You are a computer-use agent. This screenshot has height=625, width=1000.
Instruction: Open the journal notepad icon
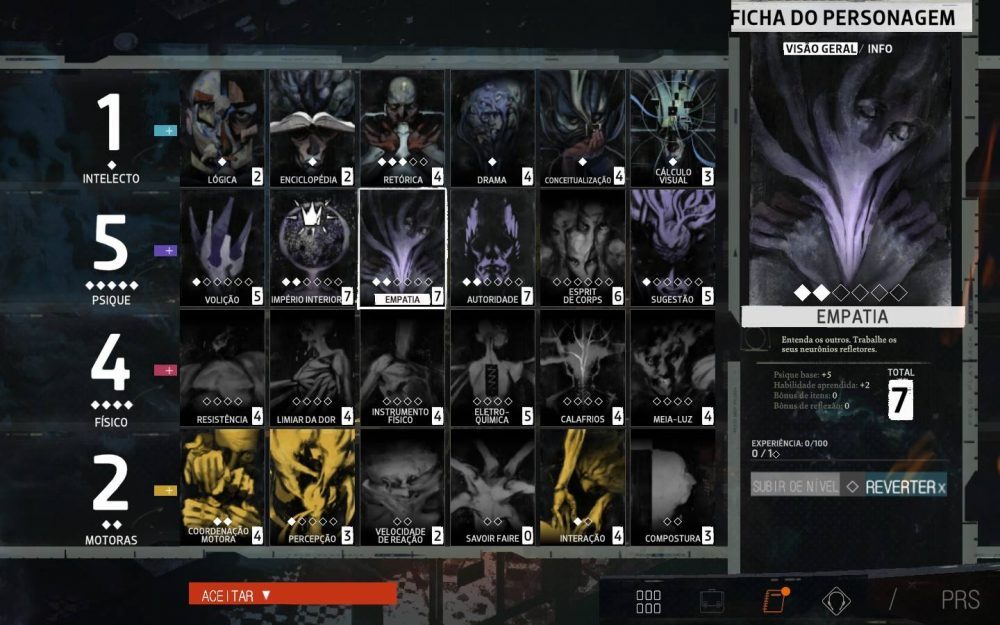point(773,601)
